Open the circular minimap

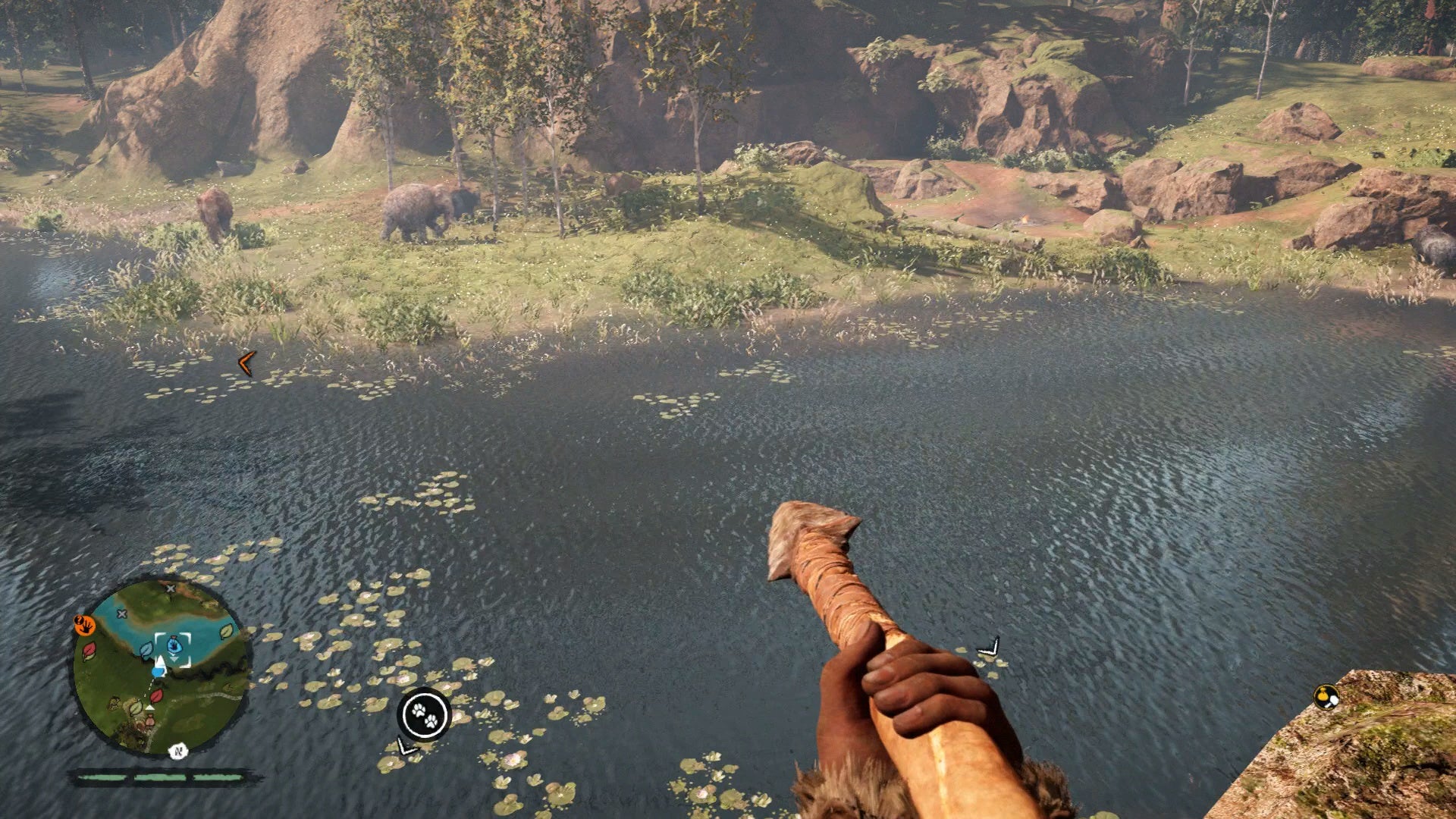point(161,666)
